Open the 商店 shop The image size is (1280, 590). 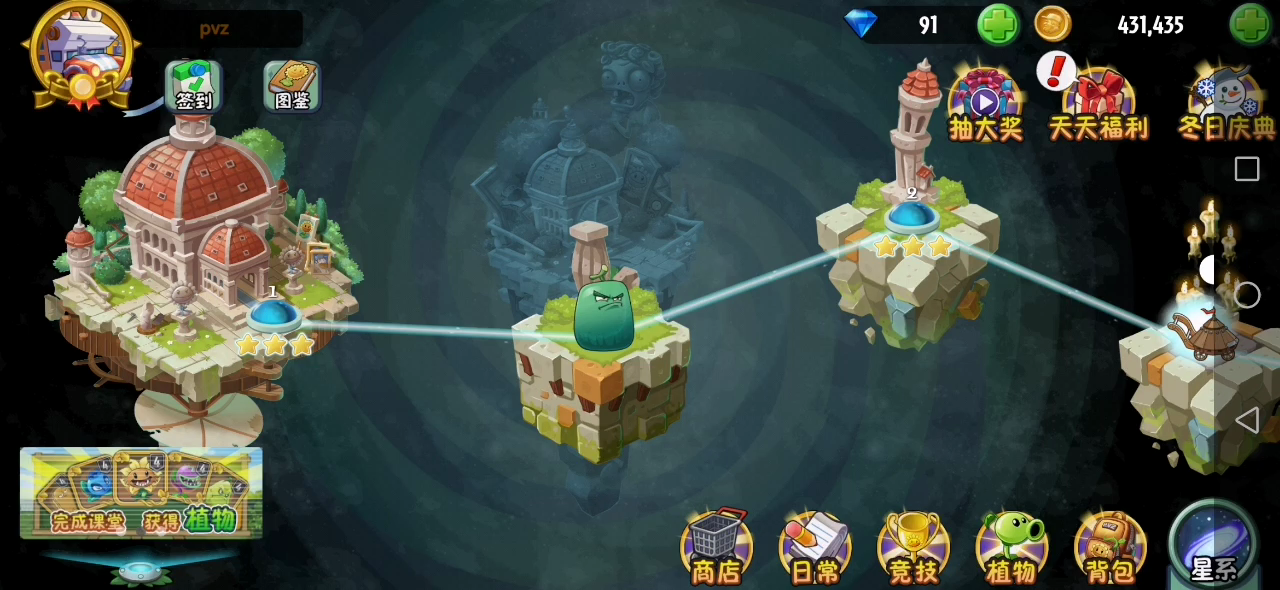click(716, 546)
